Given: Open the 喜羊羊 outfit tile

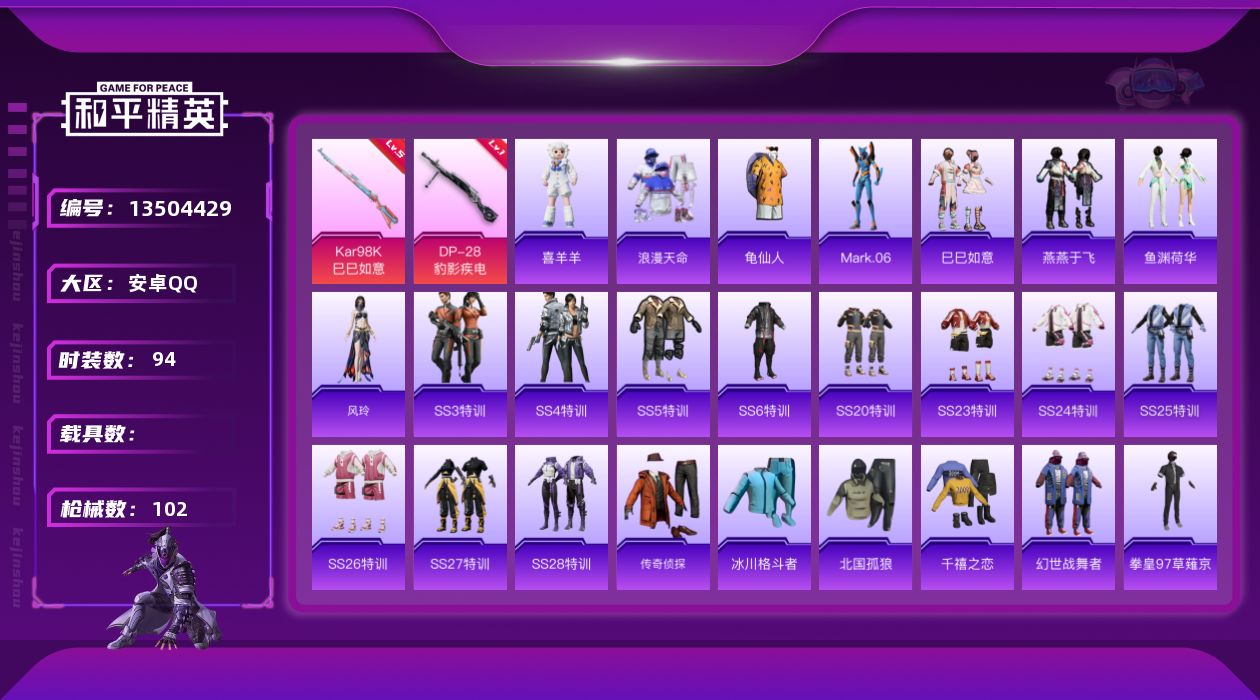Looking at the screenshot, I should 561,211.
